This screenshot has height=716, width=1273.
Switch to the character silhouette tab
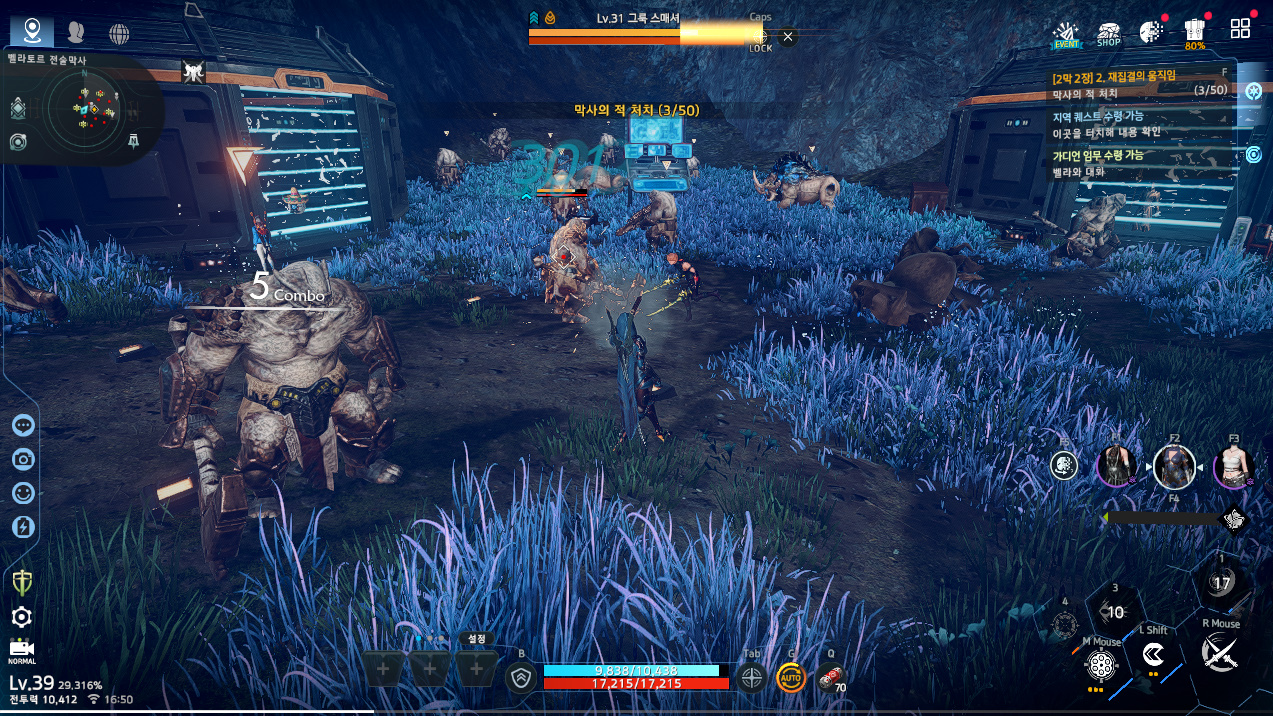click(76, 33)
